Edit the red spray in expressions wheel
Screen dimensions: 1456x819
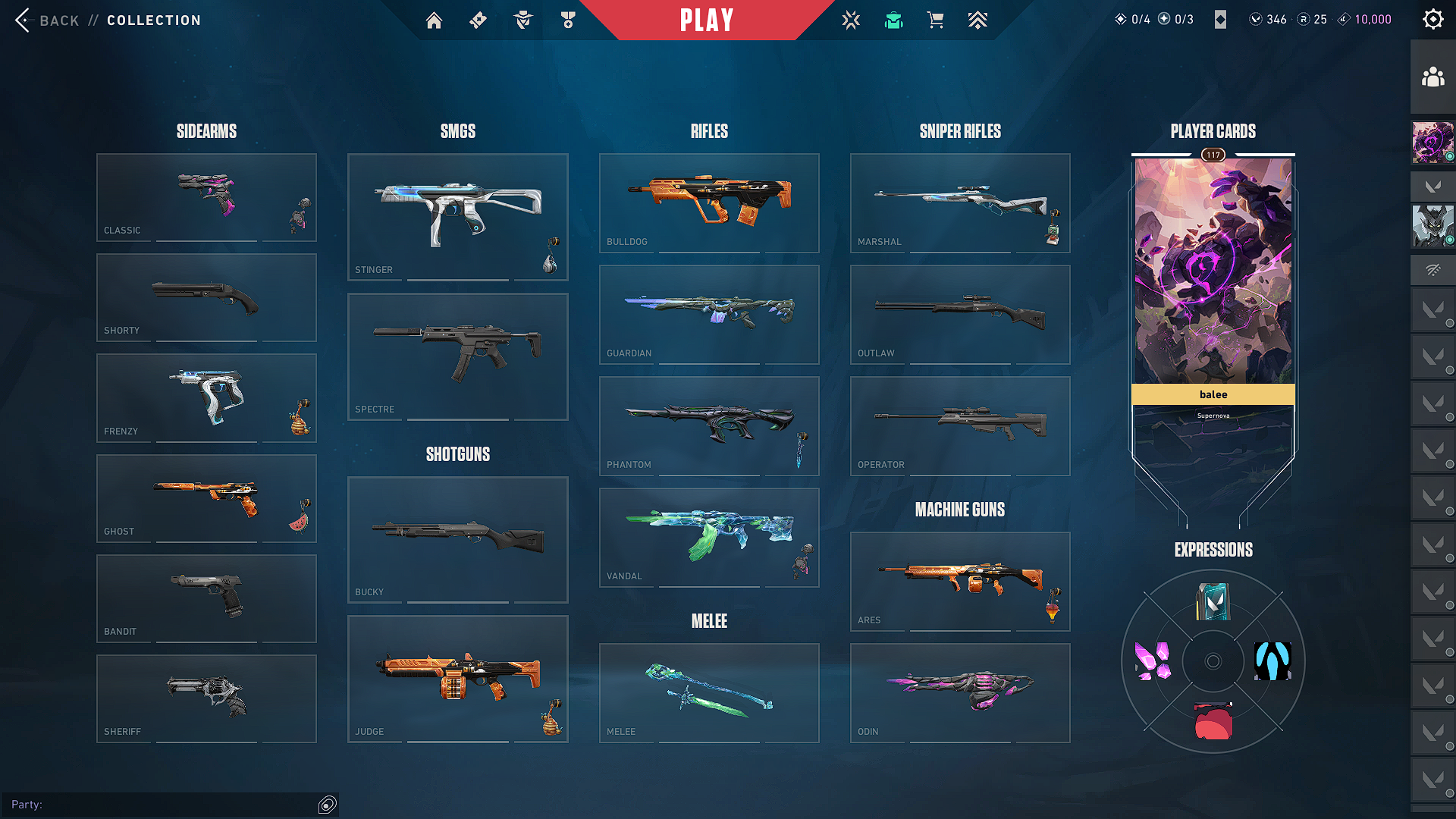pos(1213,721)
